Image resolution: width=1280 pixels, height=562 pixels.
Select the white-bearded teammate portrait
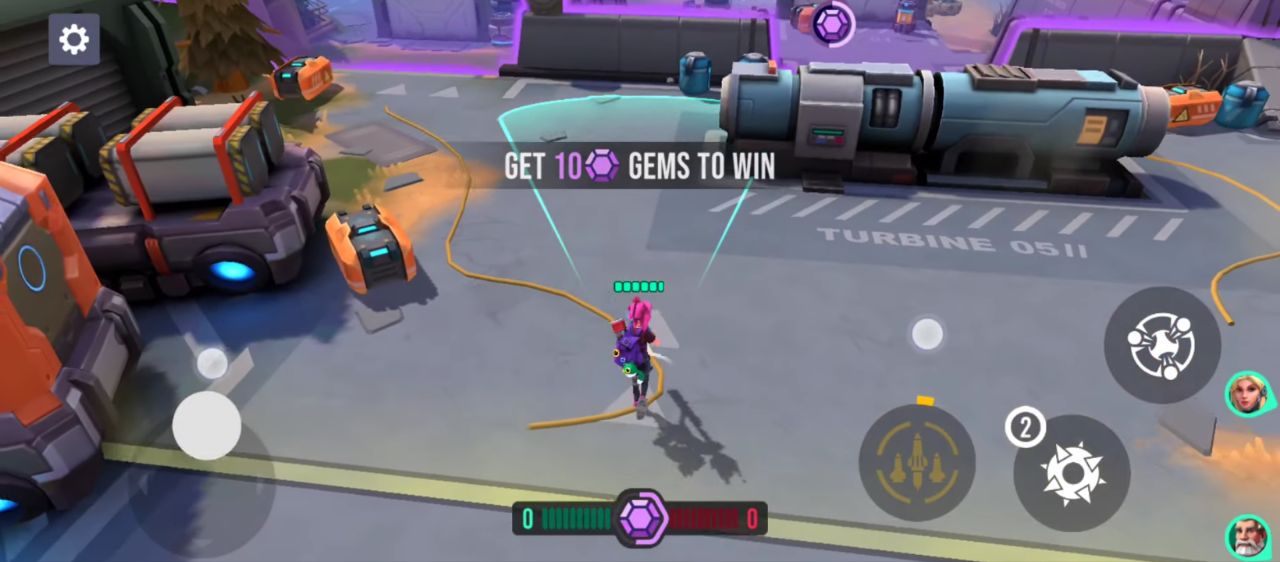coord(1247,537)
